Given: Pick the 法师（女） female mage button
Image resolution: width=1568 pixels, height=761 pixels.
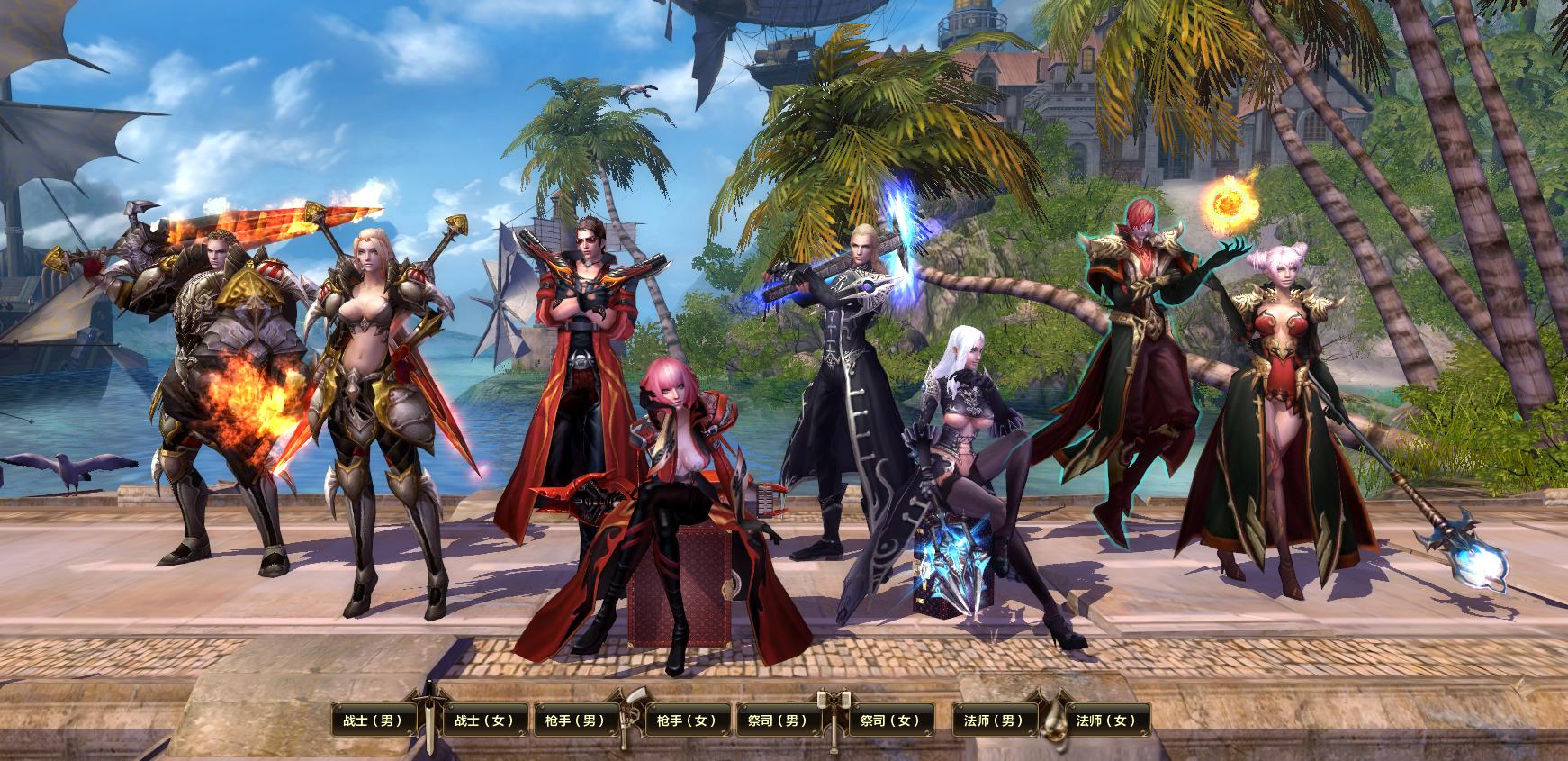Looking at the screenshot, I should 1107,720.
